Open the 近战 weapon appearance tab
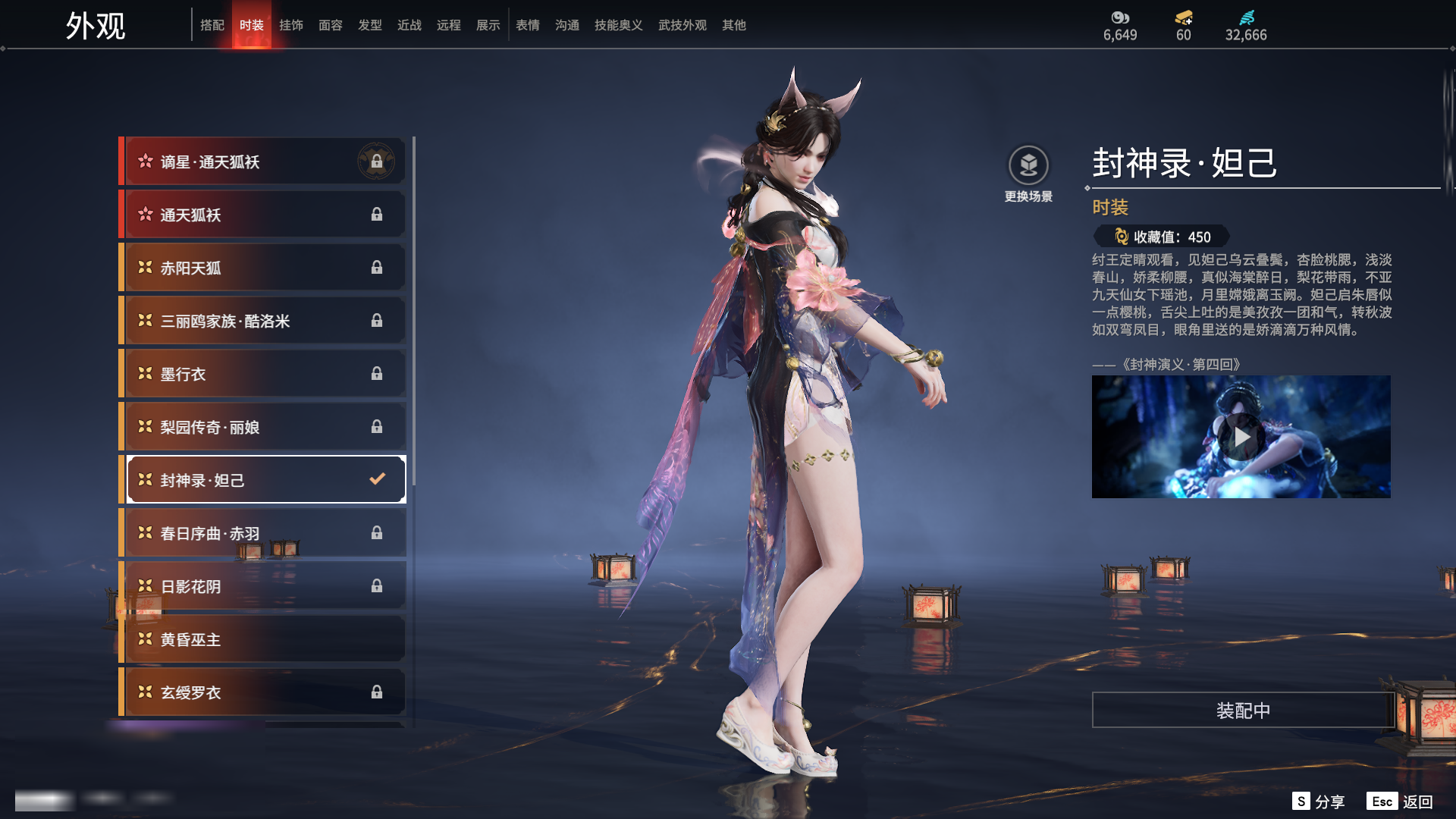 click(409, 25)
